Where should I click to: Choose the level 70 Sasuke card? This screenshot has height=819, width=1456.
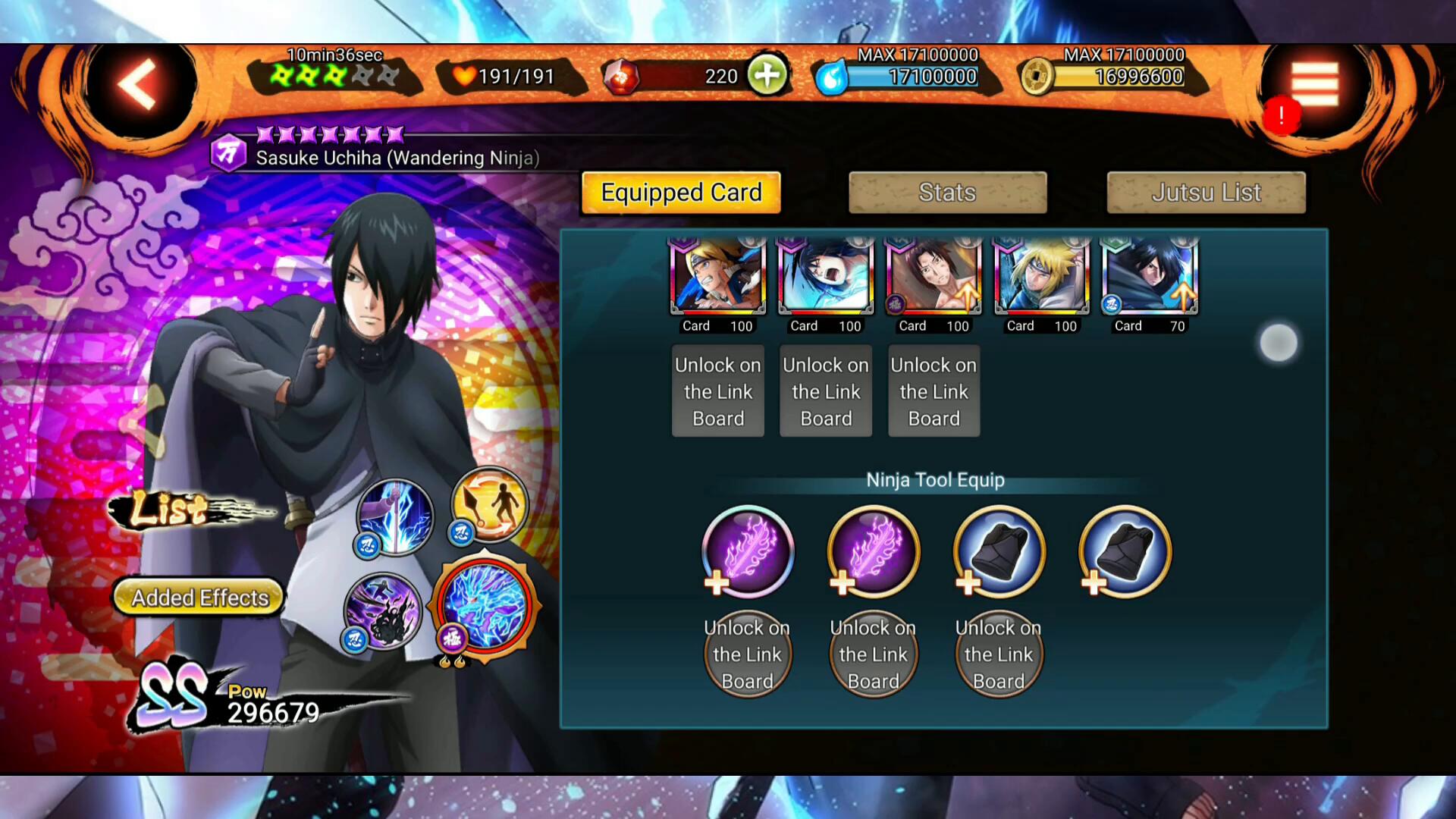[1150, 277]
